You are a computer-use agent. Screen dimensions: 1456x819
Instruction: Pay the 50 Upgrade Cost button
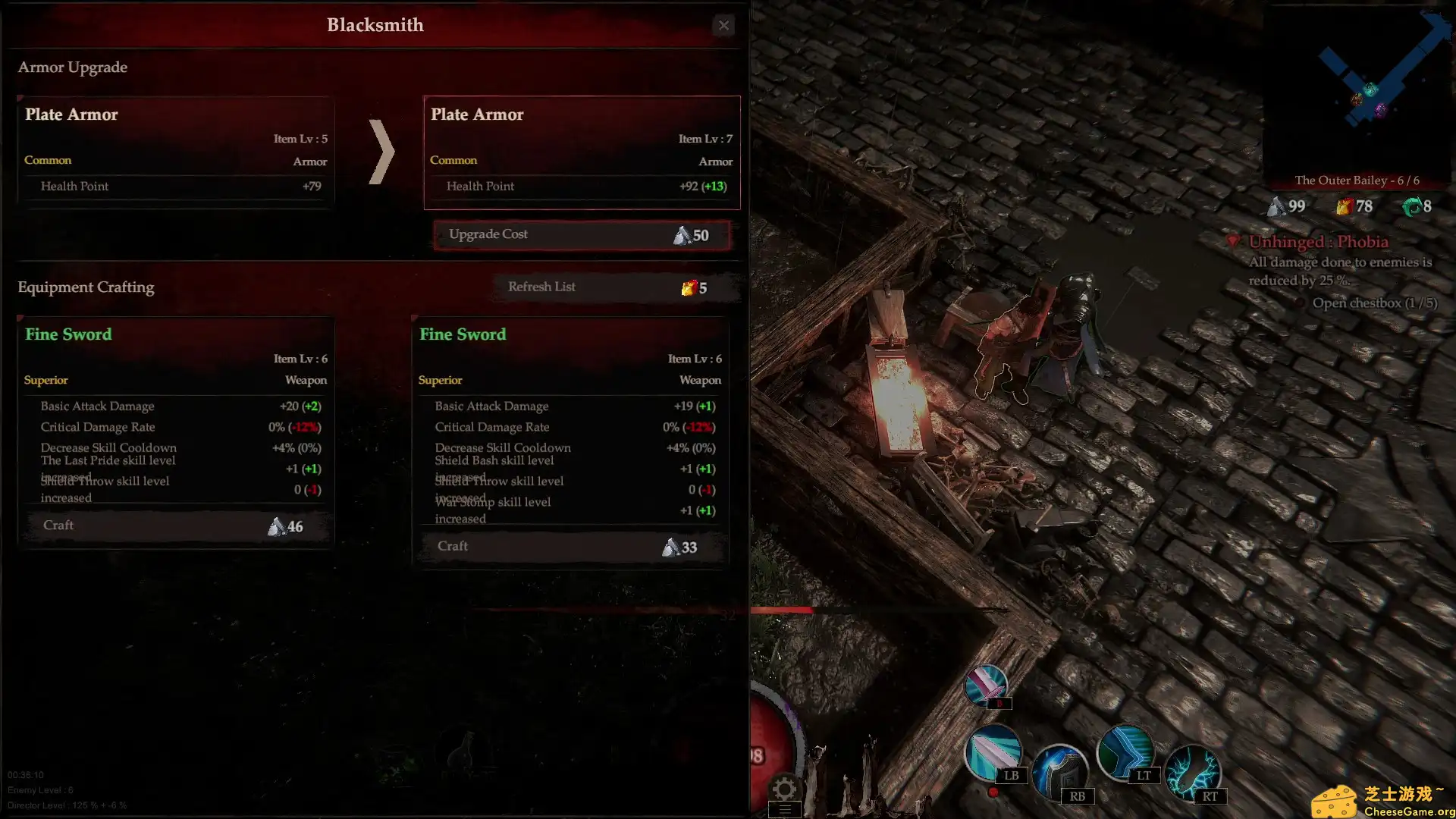tap(582, 235)
